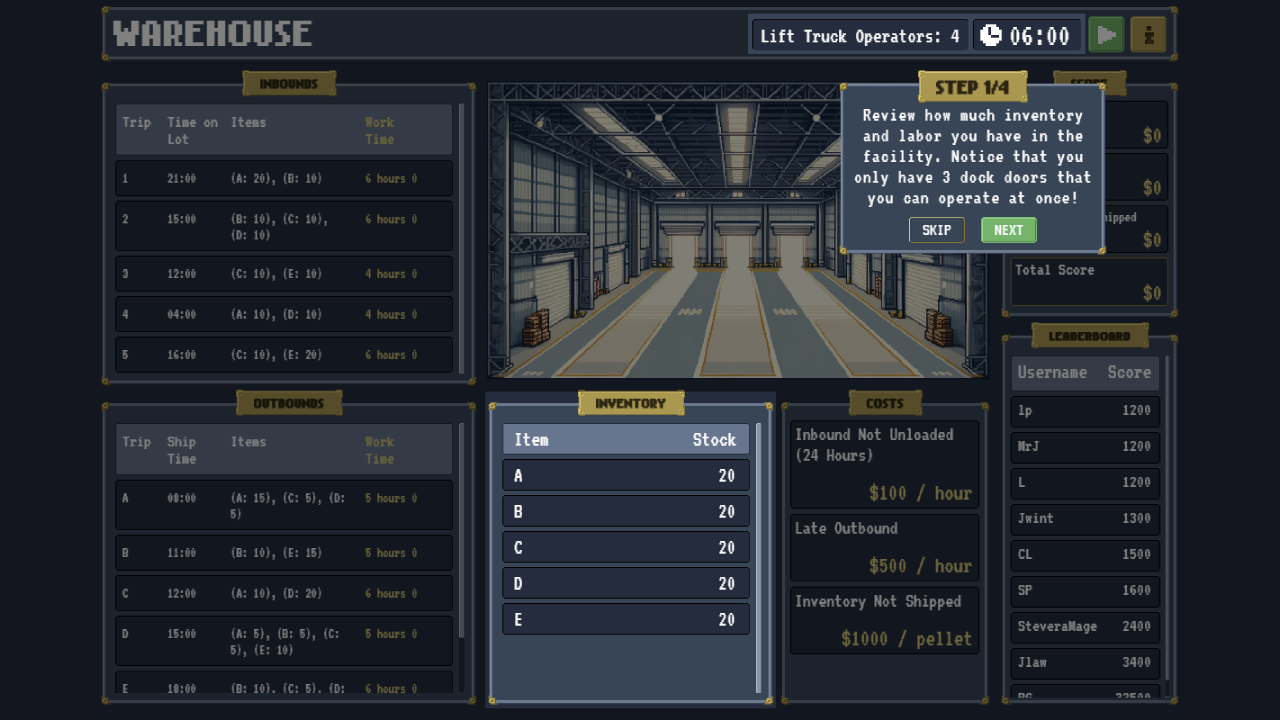Open the lift truck operator info icon
Viewport: 1280px width, 720px height.
point(1147,33)
